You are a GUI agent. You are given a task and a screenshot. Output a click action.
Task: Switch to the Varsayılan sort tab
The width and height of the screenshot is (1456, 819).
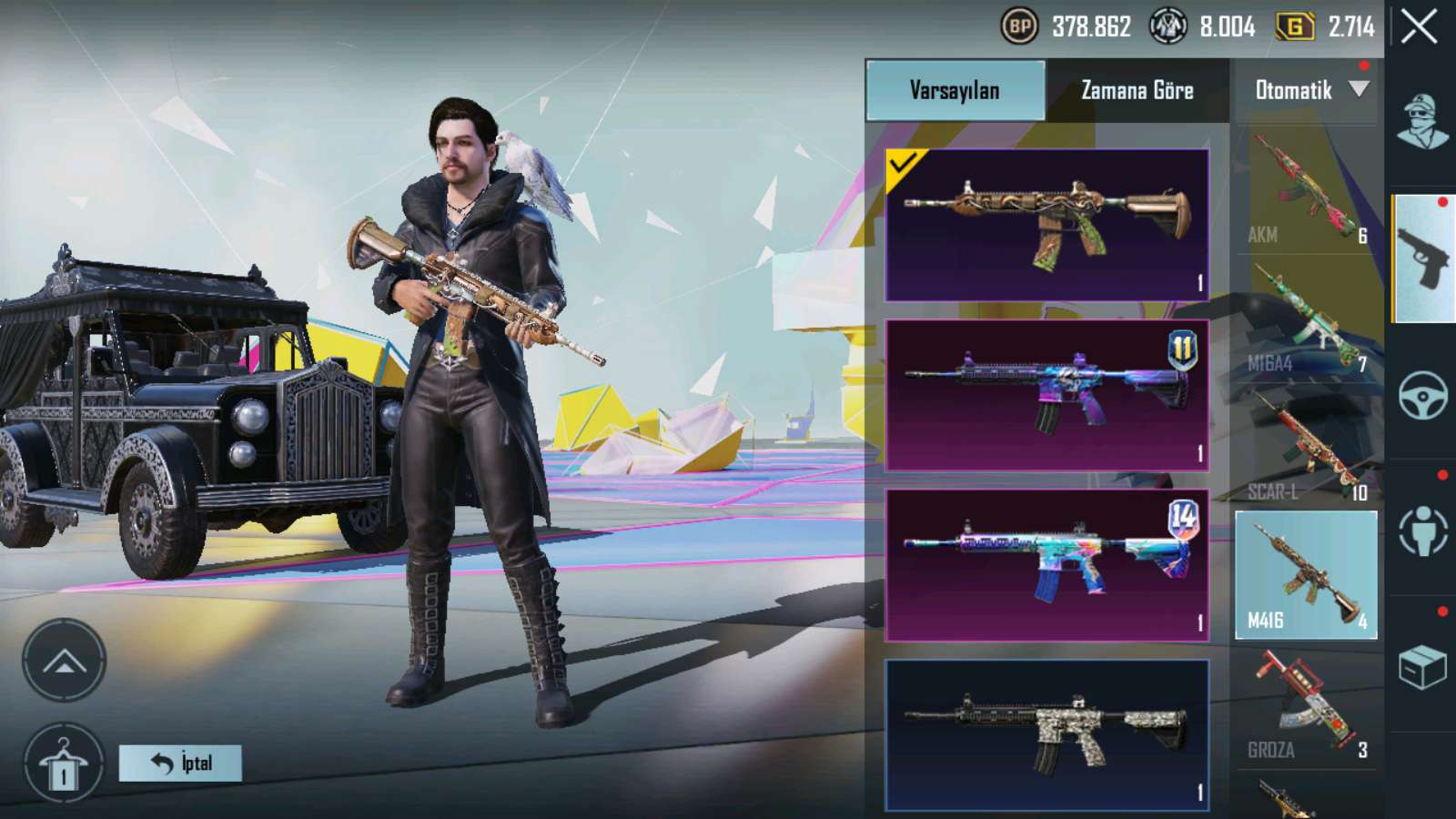pos(955,90)
